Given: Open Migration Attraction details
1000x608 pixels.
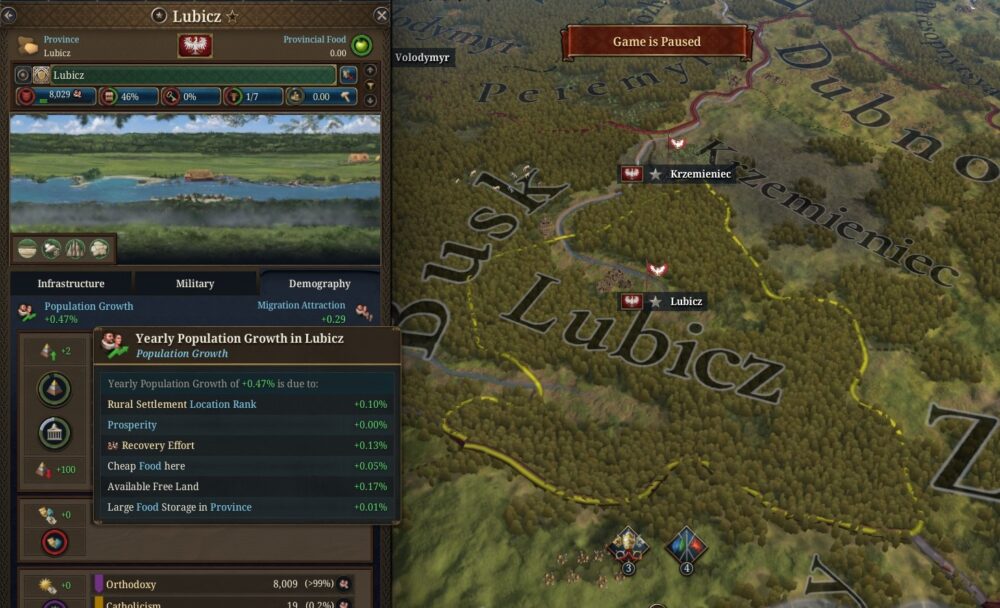Looking at the screenshot, I should pos(301,306).
